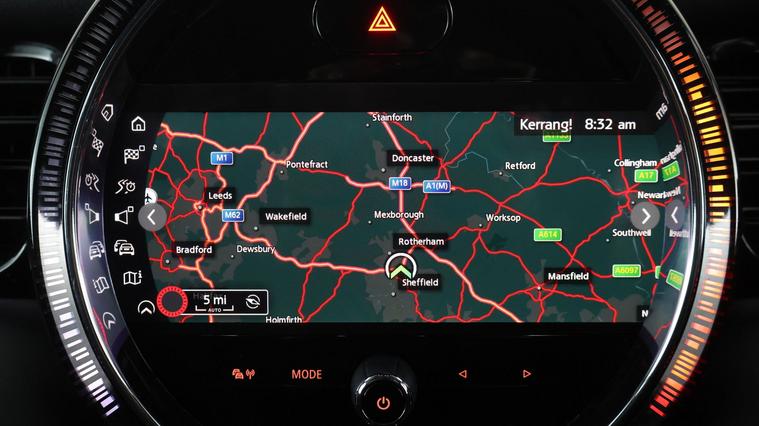Select the checkered flag destination icon
The height and width of the screenshot is (426, 759).
133,154
